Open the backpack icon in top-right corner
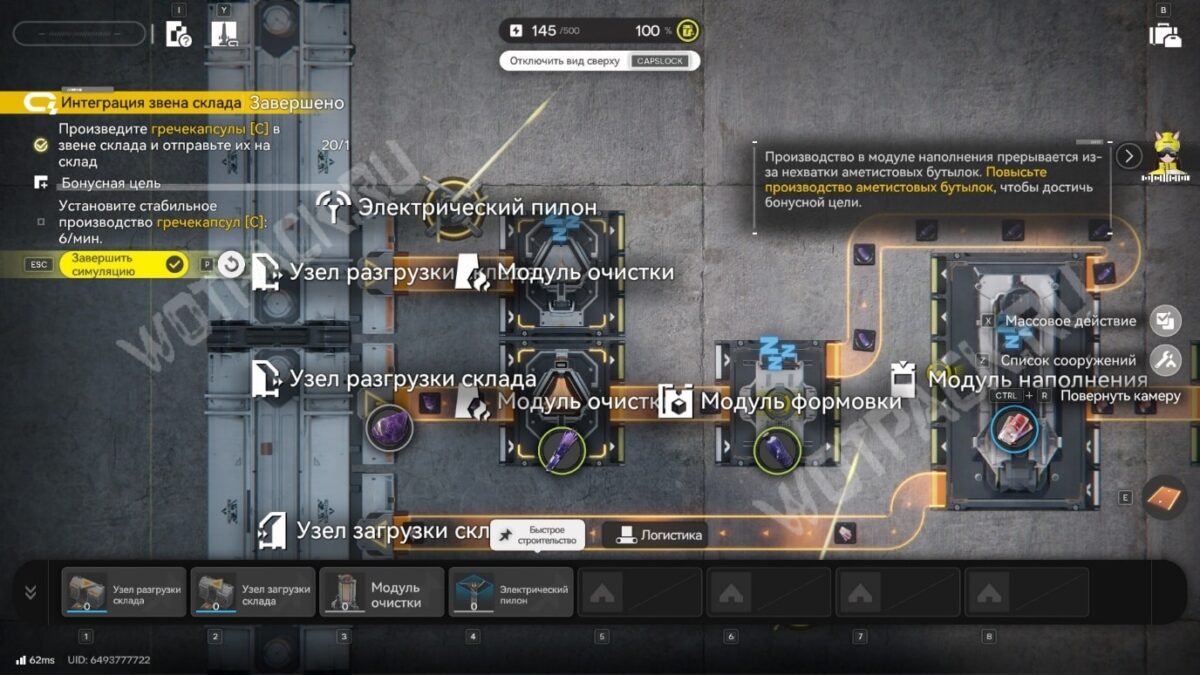 click(1165, 33)
